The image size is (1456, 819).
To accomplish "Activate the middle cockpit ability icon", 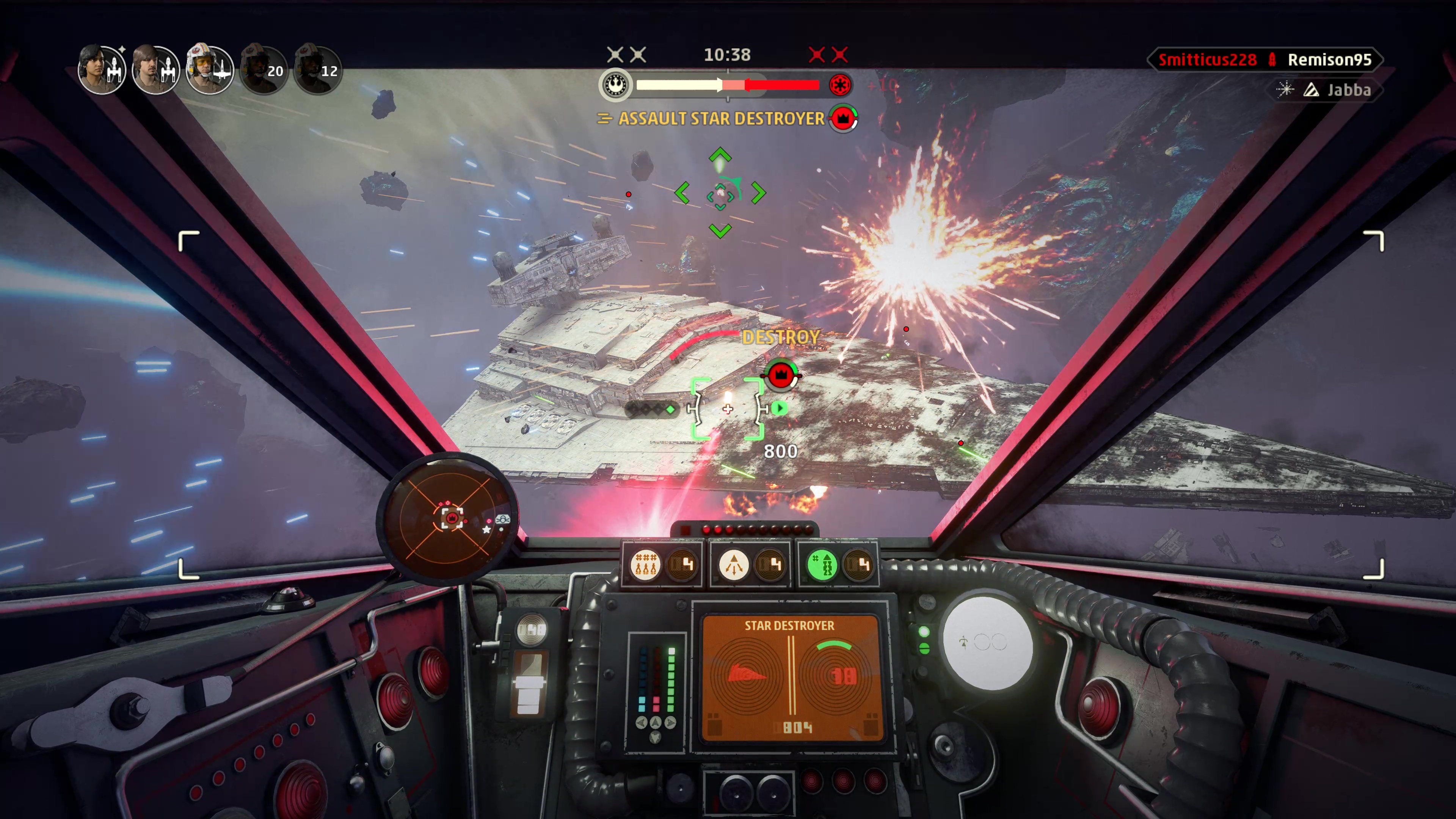I will click(734, 565).
